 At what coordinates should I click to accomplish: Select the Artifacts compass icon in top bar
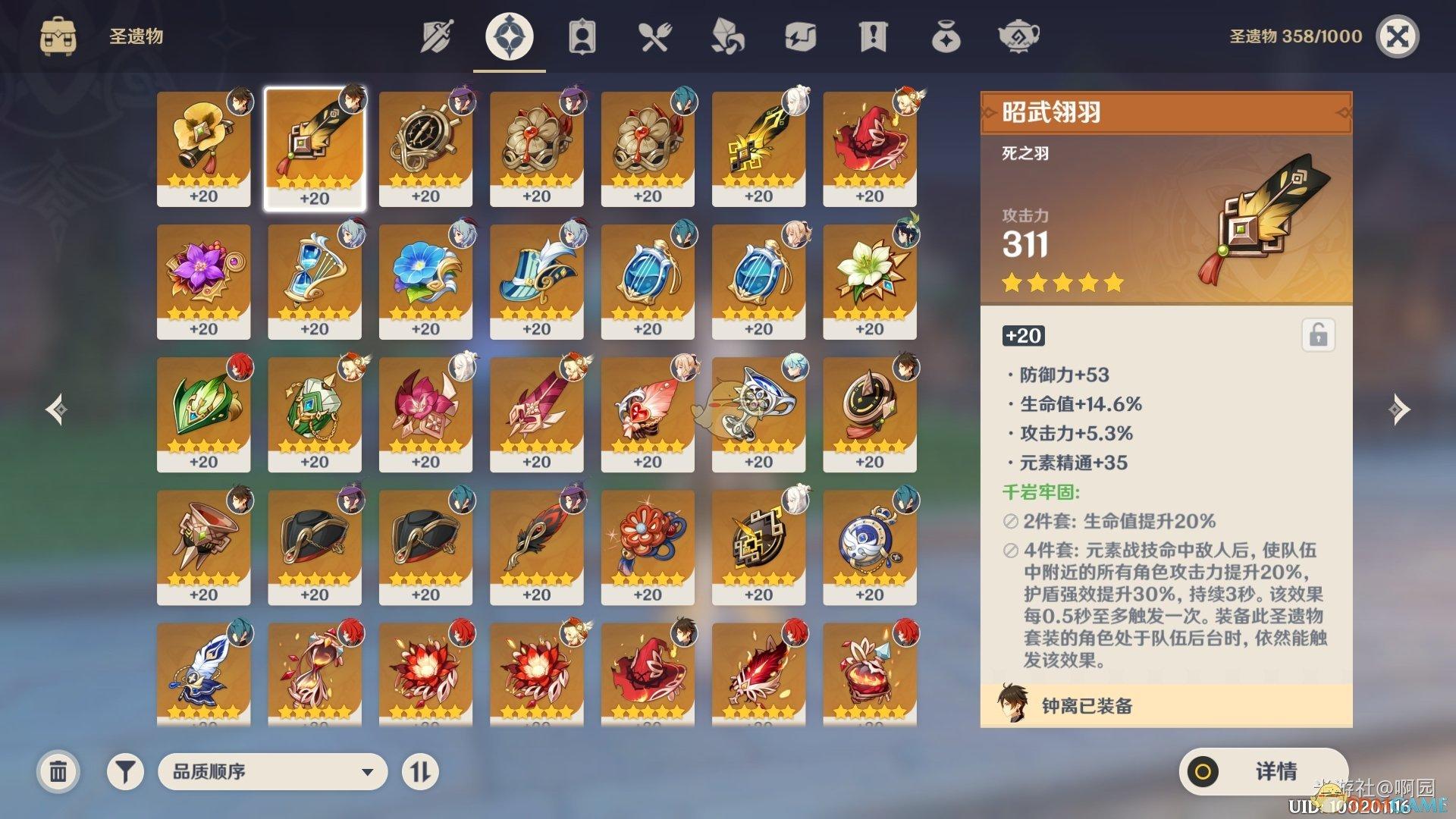pyautogui.click(x=508, y=35)
